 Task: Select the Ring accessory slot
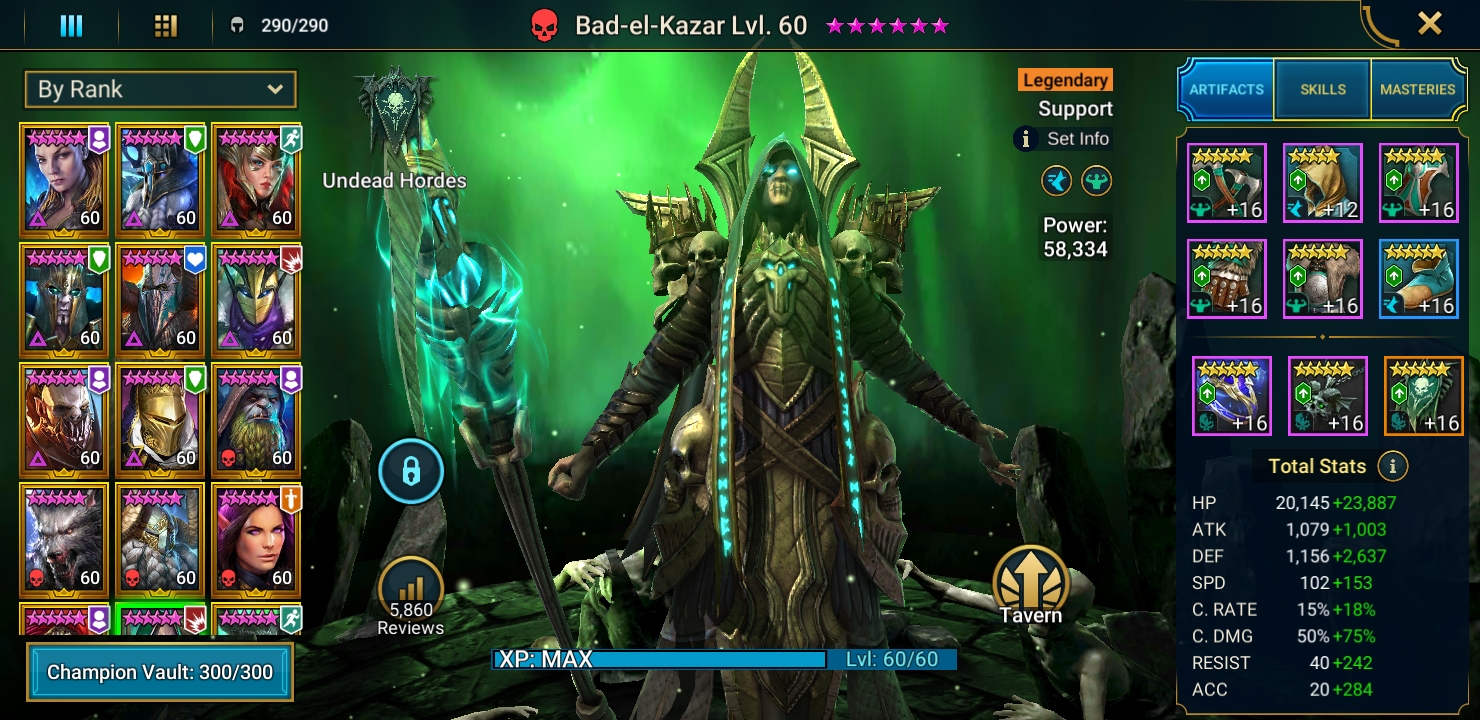[x=1231, y=396]
